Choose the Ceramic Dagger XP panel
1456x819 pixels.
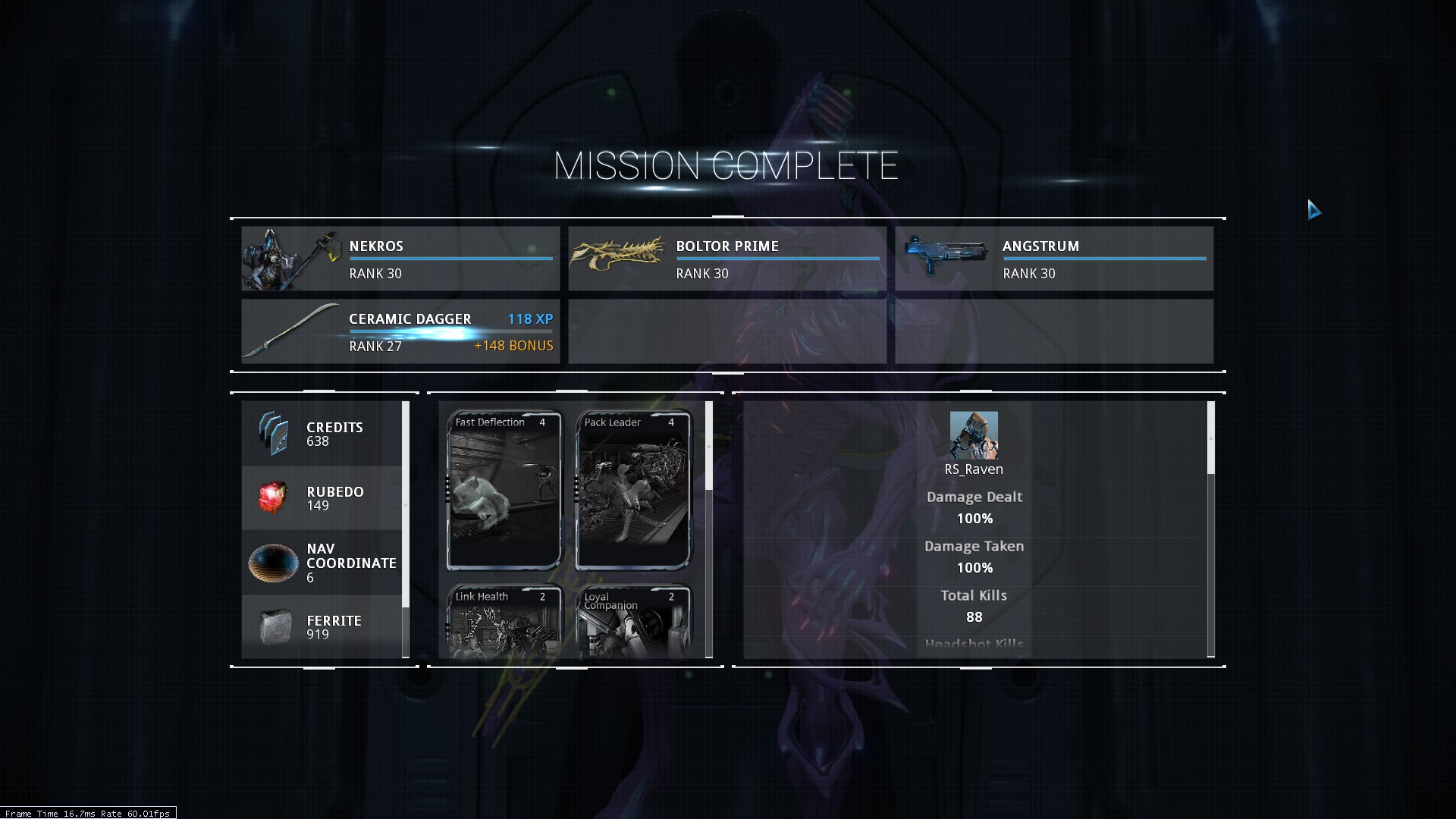click(x=400, y=331)
